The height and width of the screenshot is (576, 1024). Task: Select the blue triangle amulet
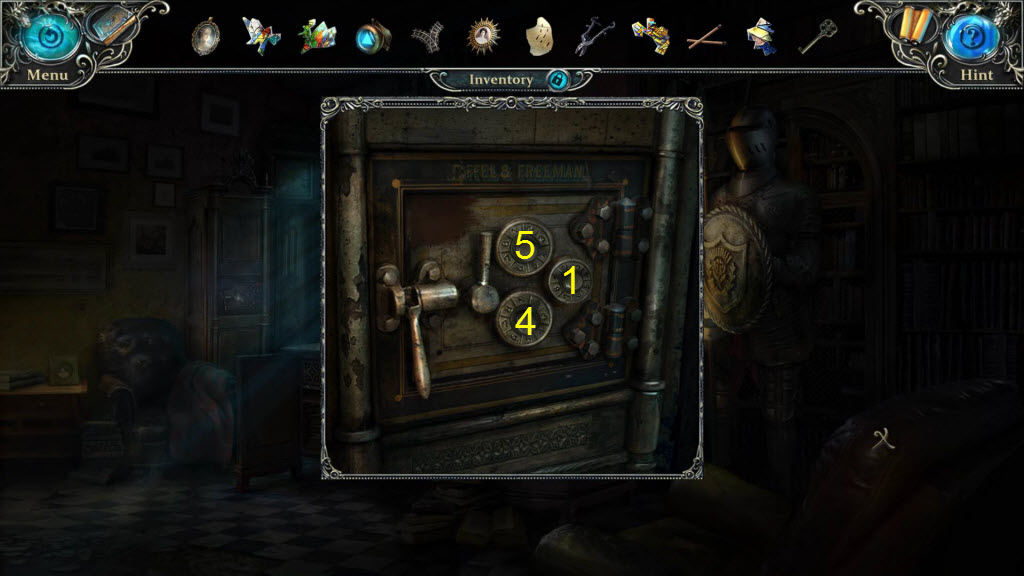click(x=372, y=38)
